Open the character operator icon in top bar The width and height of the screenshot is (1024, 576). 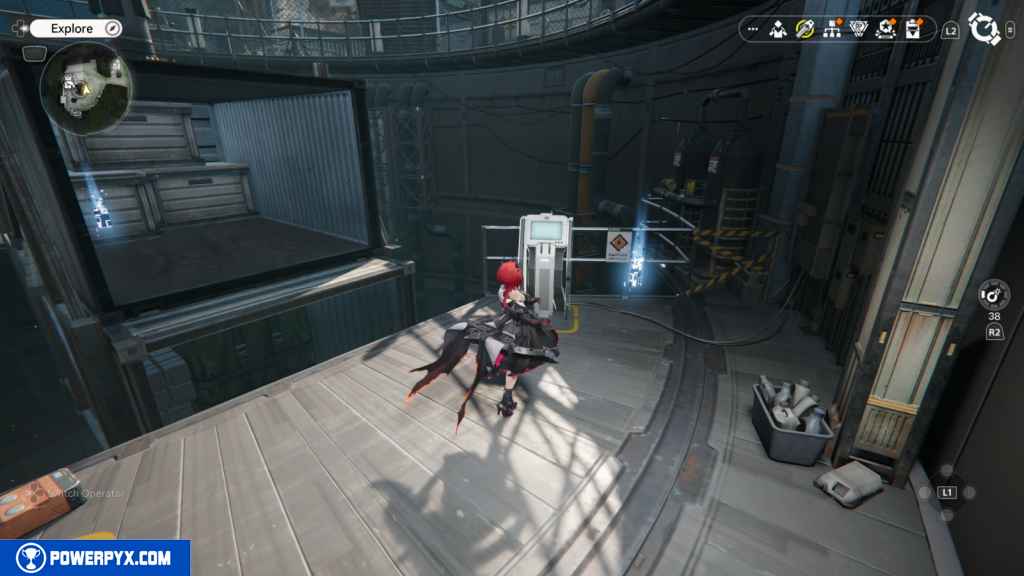coord(778,29)
